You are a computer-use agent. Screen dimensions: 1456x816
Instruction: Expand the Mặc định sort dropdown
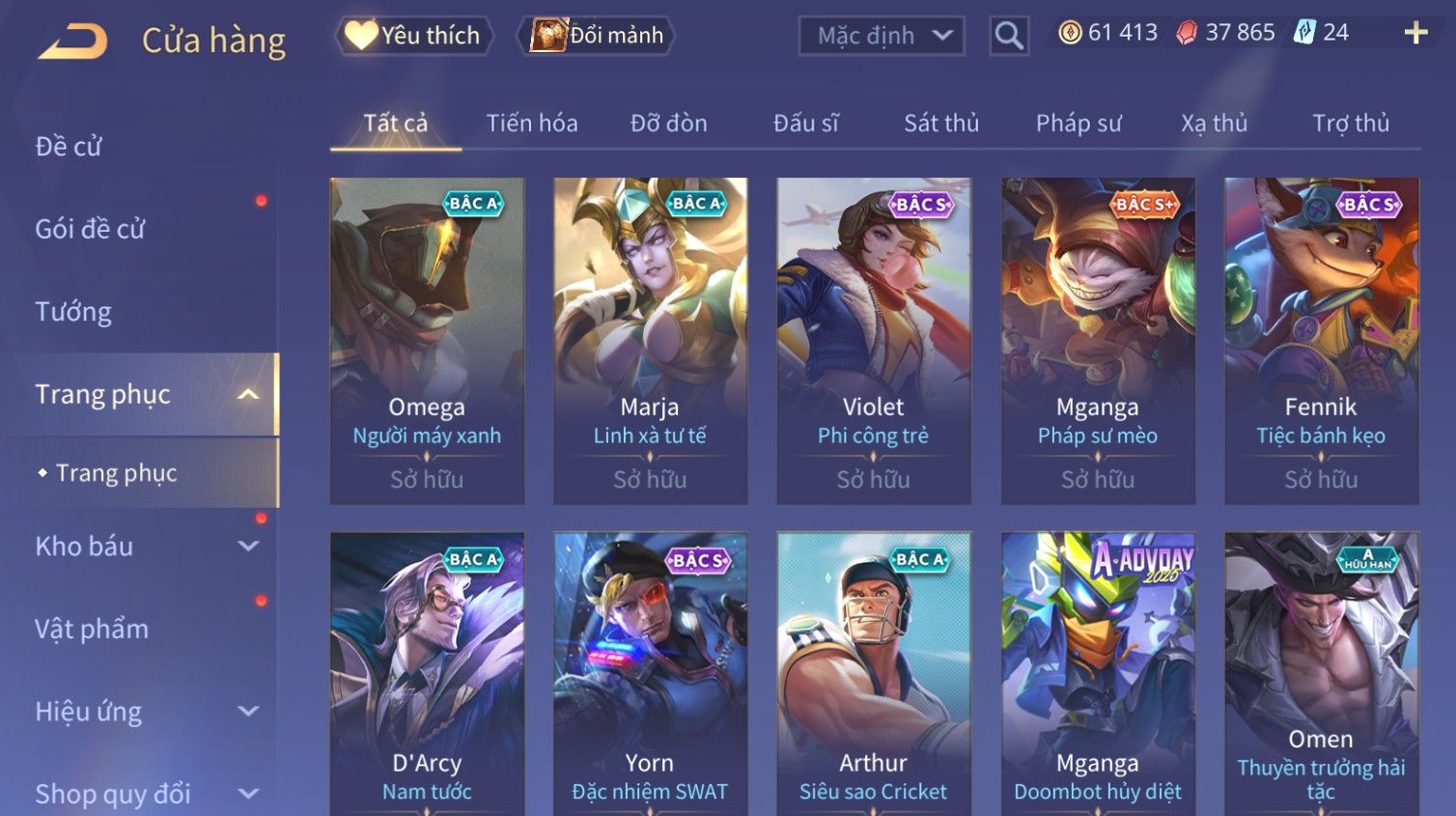point(881,36)
